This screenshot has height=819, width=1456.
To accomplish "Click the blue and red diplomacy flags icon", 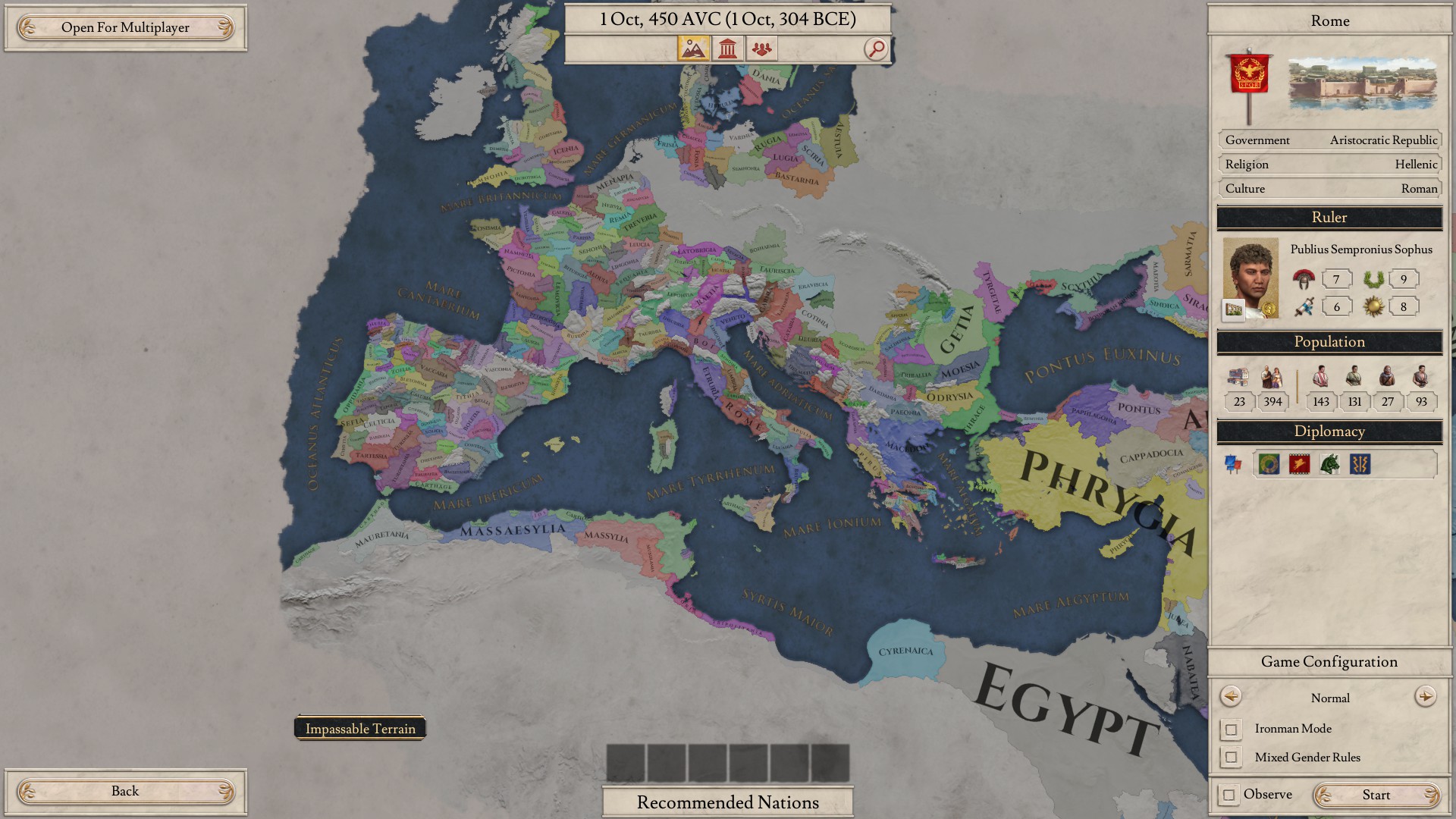I will point(1234,464).
